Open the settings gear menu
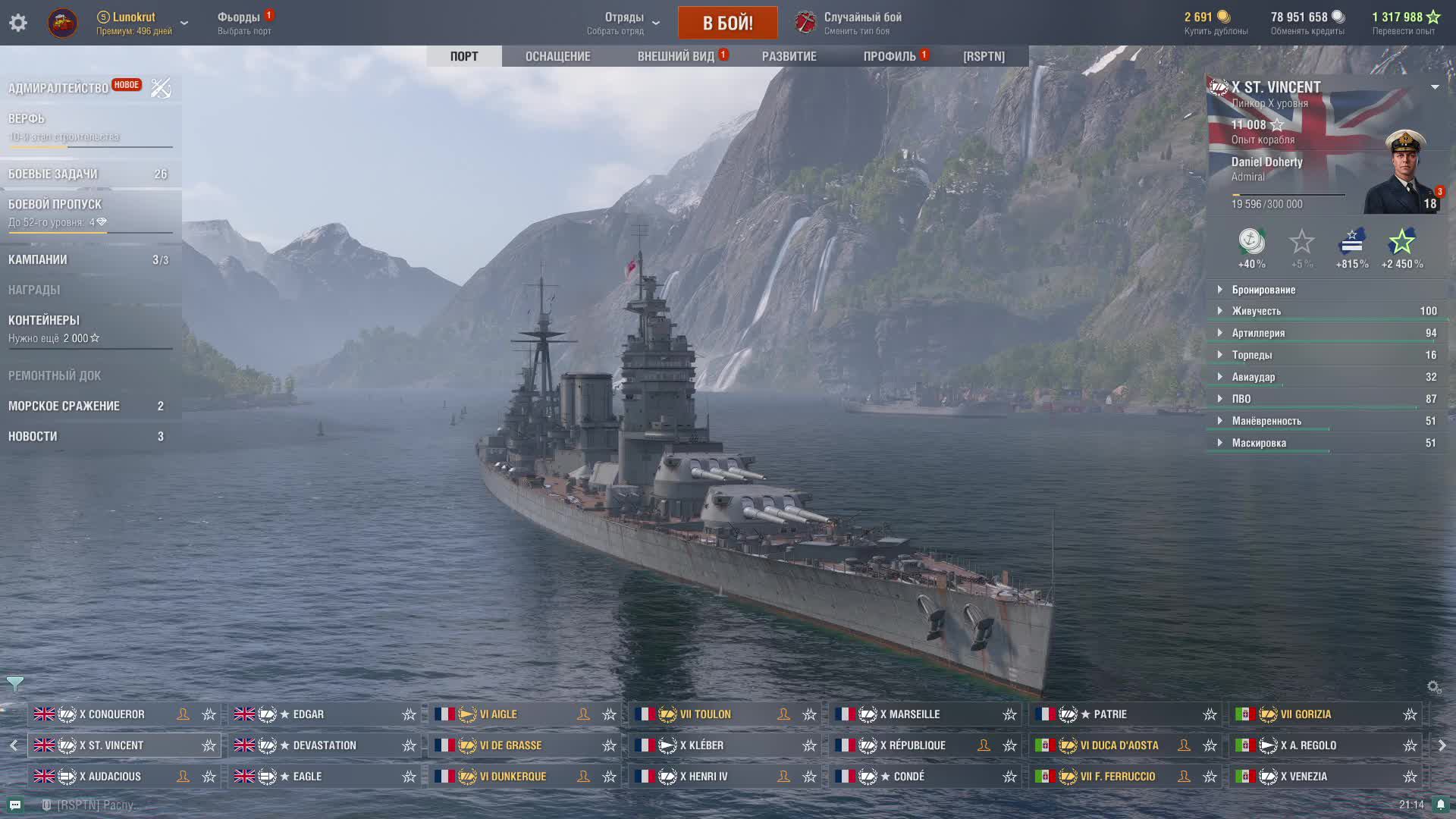Screen dimensions: 1456x819 18,23
